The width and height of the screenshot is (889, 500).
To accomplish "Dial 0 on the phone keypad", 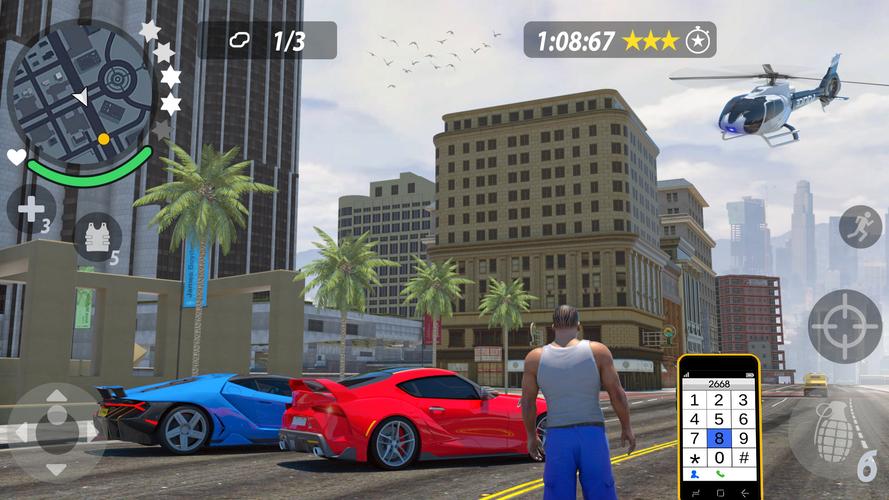I will coord(719,457).
